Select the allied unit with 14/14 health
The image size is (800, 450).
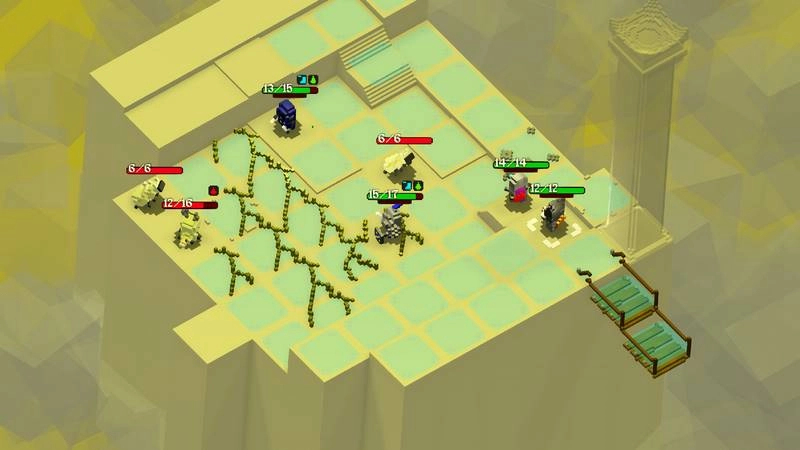pos(517,188)
